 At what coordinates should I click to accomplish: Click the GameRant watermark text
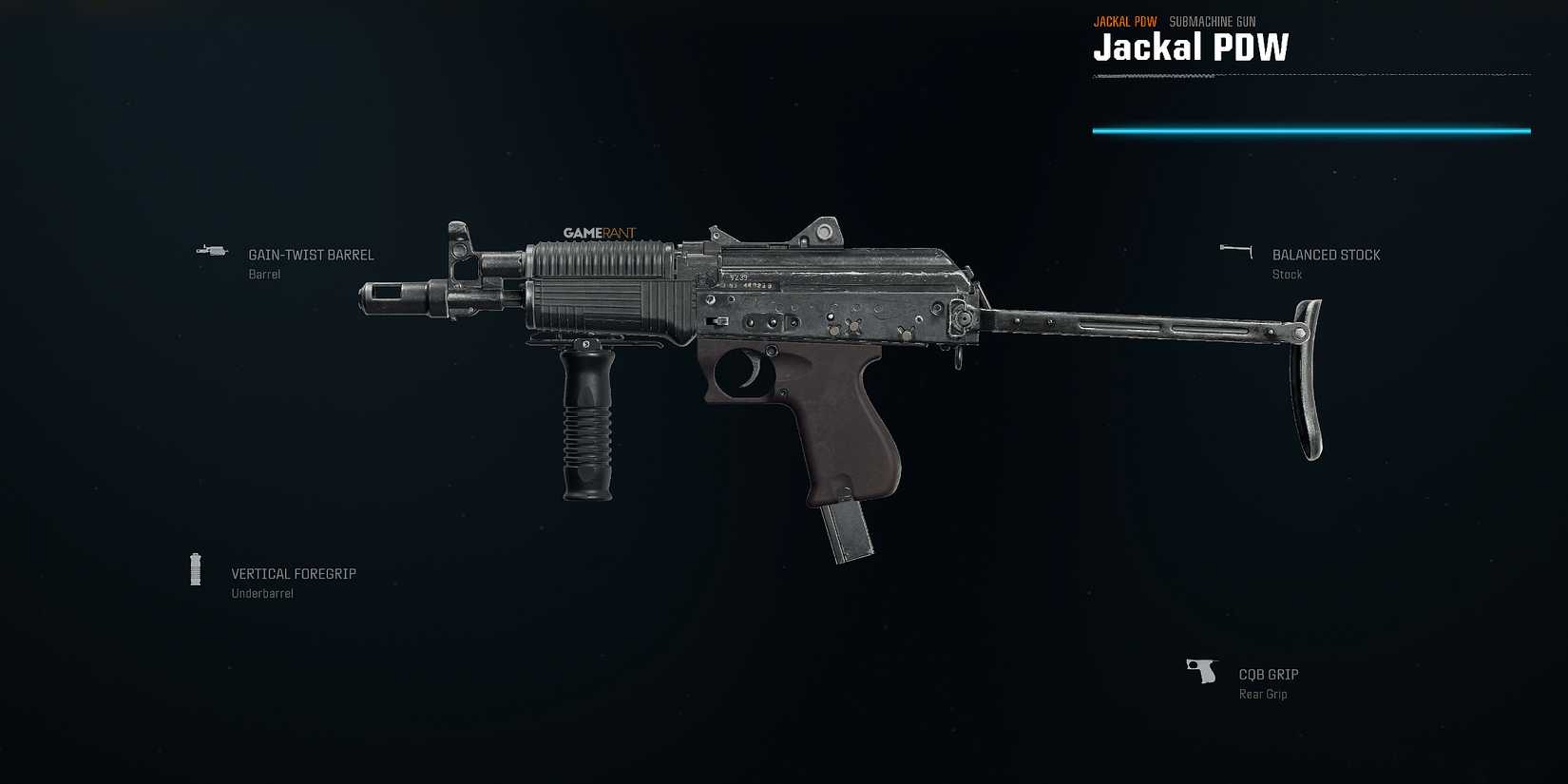[599, 231]
